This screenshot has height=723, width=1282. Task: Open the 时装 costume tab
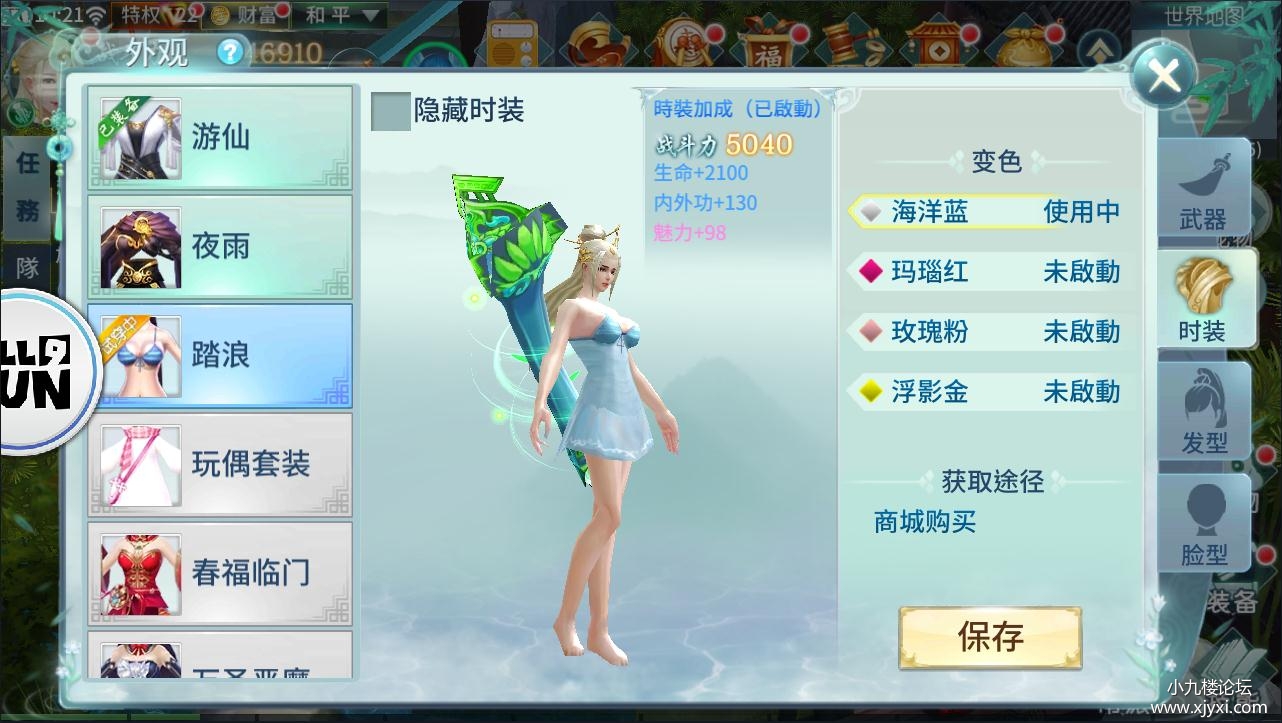click(x=1203, y=301)
